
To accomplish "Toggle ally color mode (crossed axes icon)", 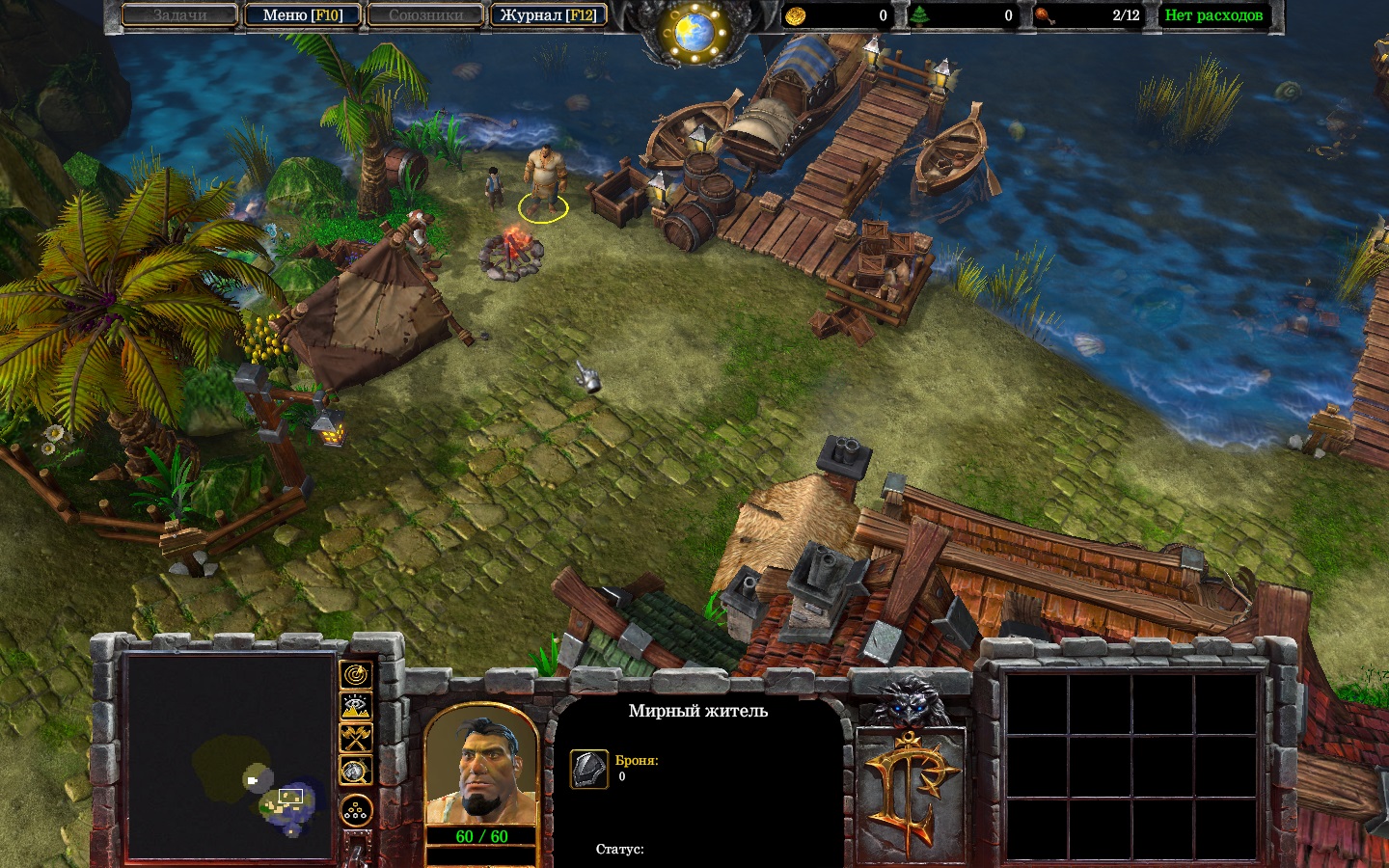I will pyautogui.click(x=356, y=739).
